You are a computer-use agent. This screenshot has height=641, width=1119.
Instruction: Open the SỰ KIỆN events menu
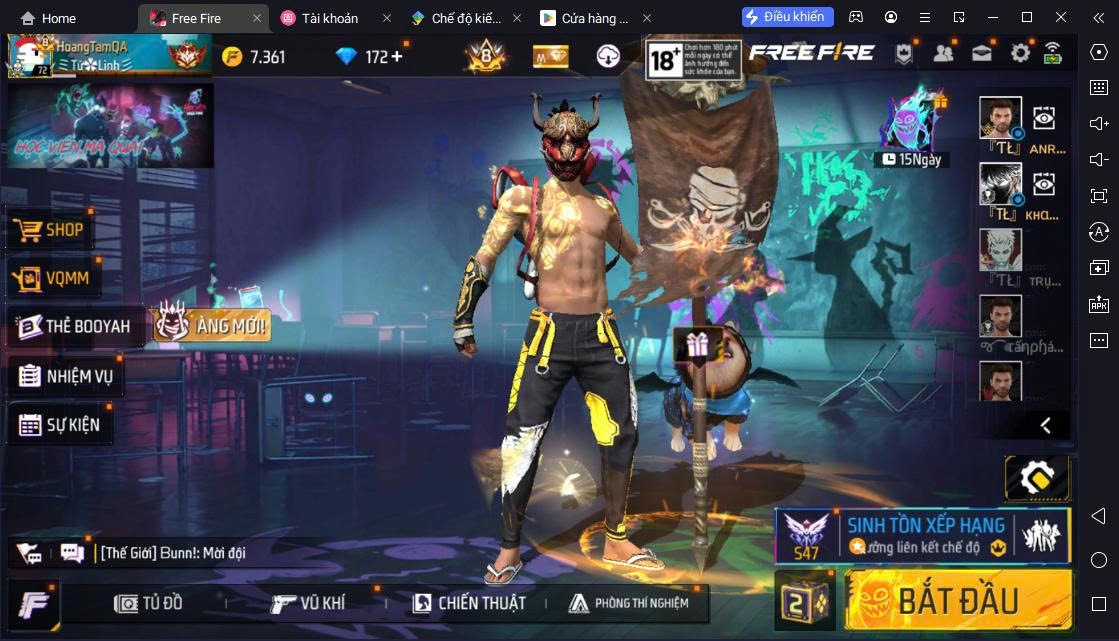(60, 424)
